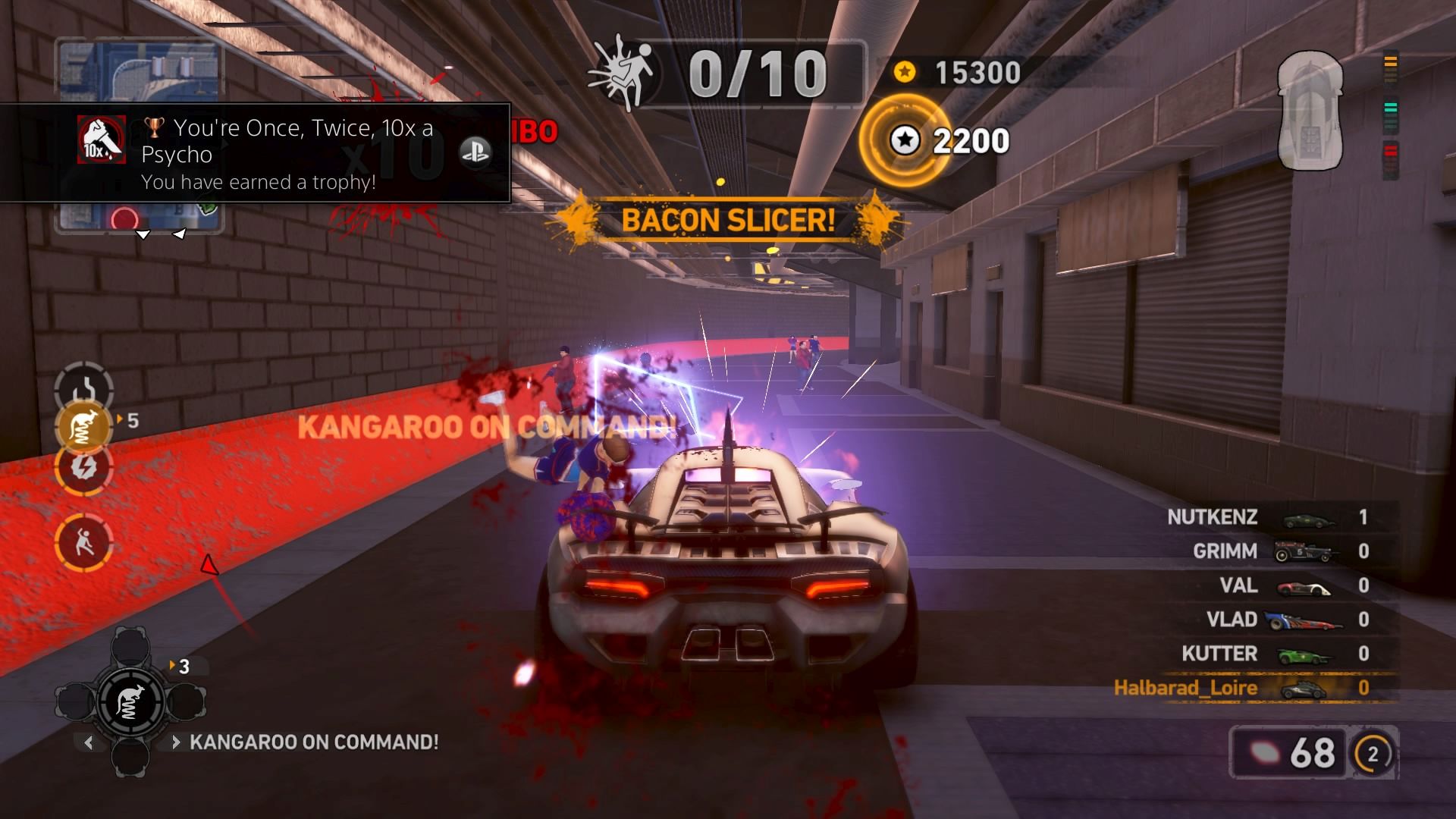This screenshot has width=1456, height=819.
Task: Cycle to the next power-up with right arrow
Action: coord(176,742)
